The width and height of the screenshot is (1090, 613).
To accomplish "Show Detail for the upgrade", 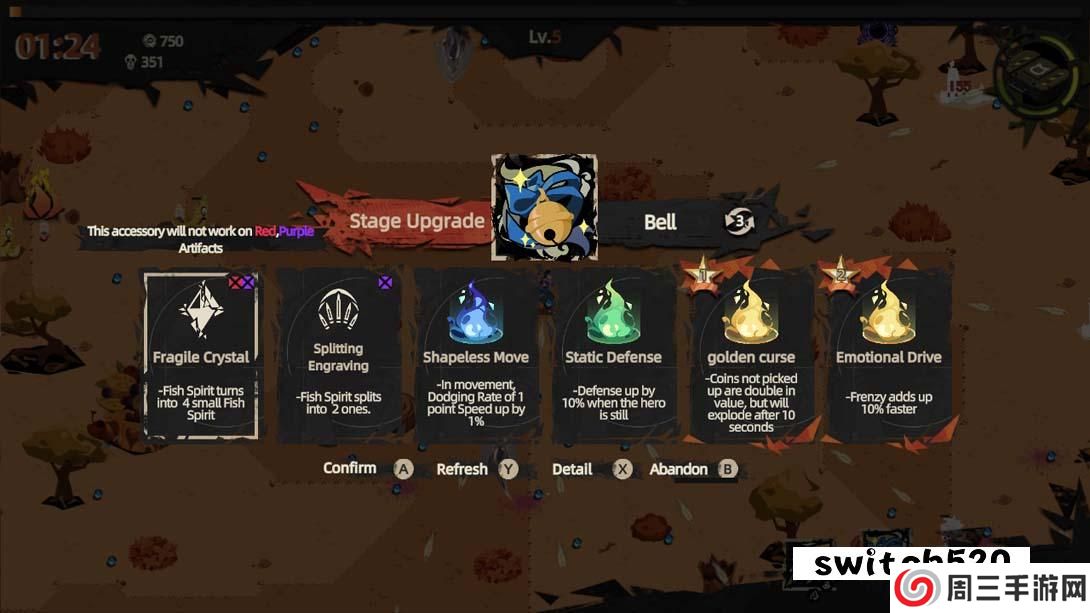I will click(622, 469).
